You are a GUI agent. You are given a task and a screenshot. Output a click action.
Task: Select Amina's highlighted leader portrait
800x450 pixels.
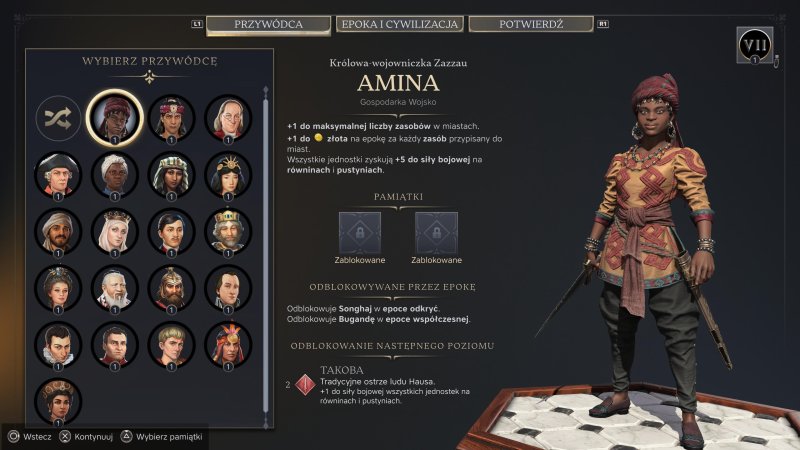coord(114,118)
